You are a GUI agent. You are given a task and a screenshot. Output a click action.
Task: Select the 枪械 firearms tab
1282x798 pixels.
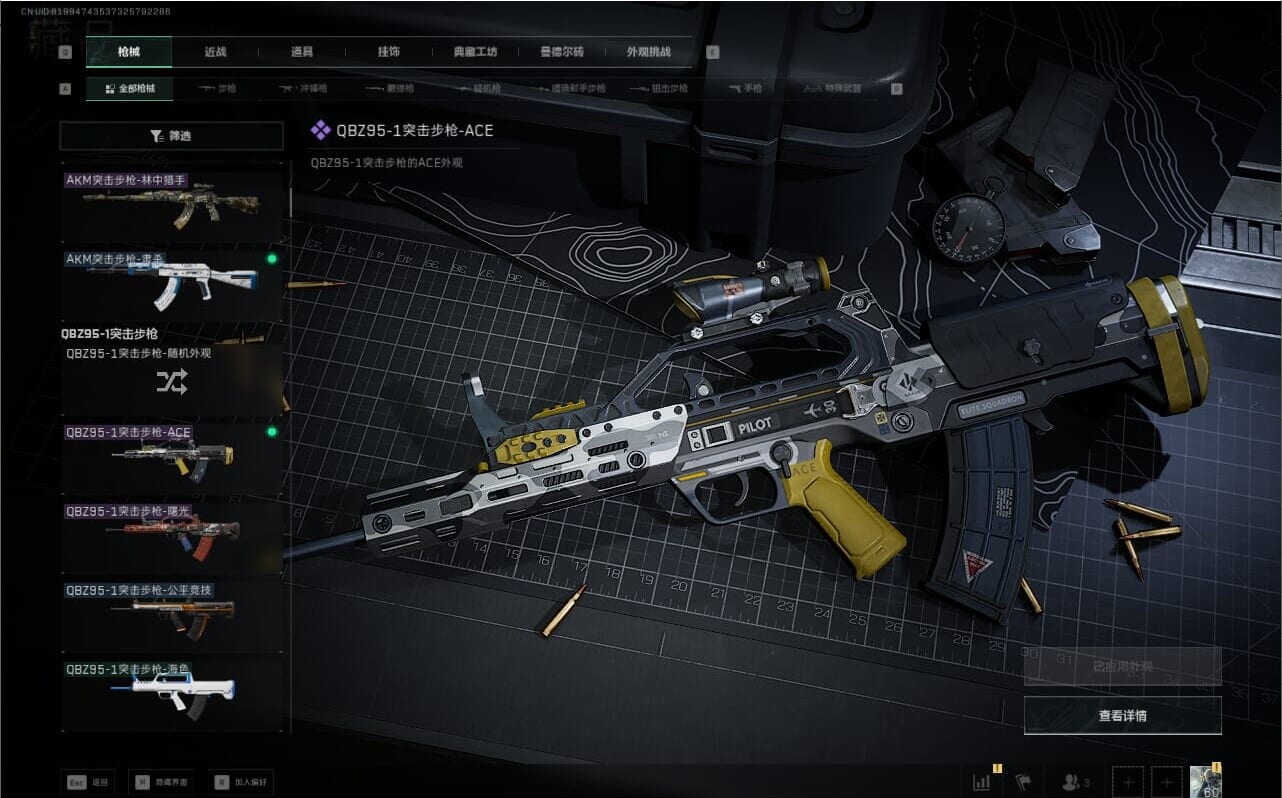click(129, 52)
